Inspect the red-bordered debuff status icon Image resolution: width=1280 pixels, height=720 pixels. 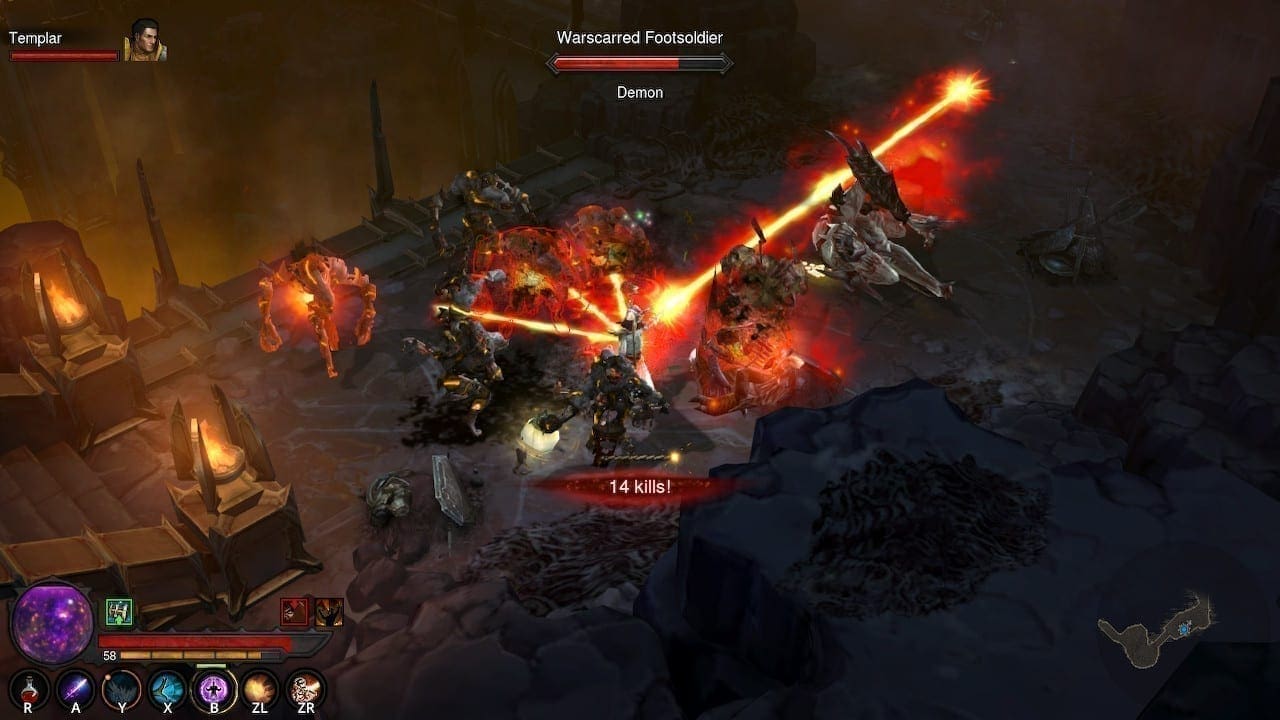point(295,612)
